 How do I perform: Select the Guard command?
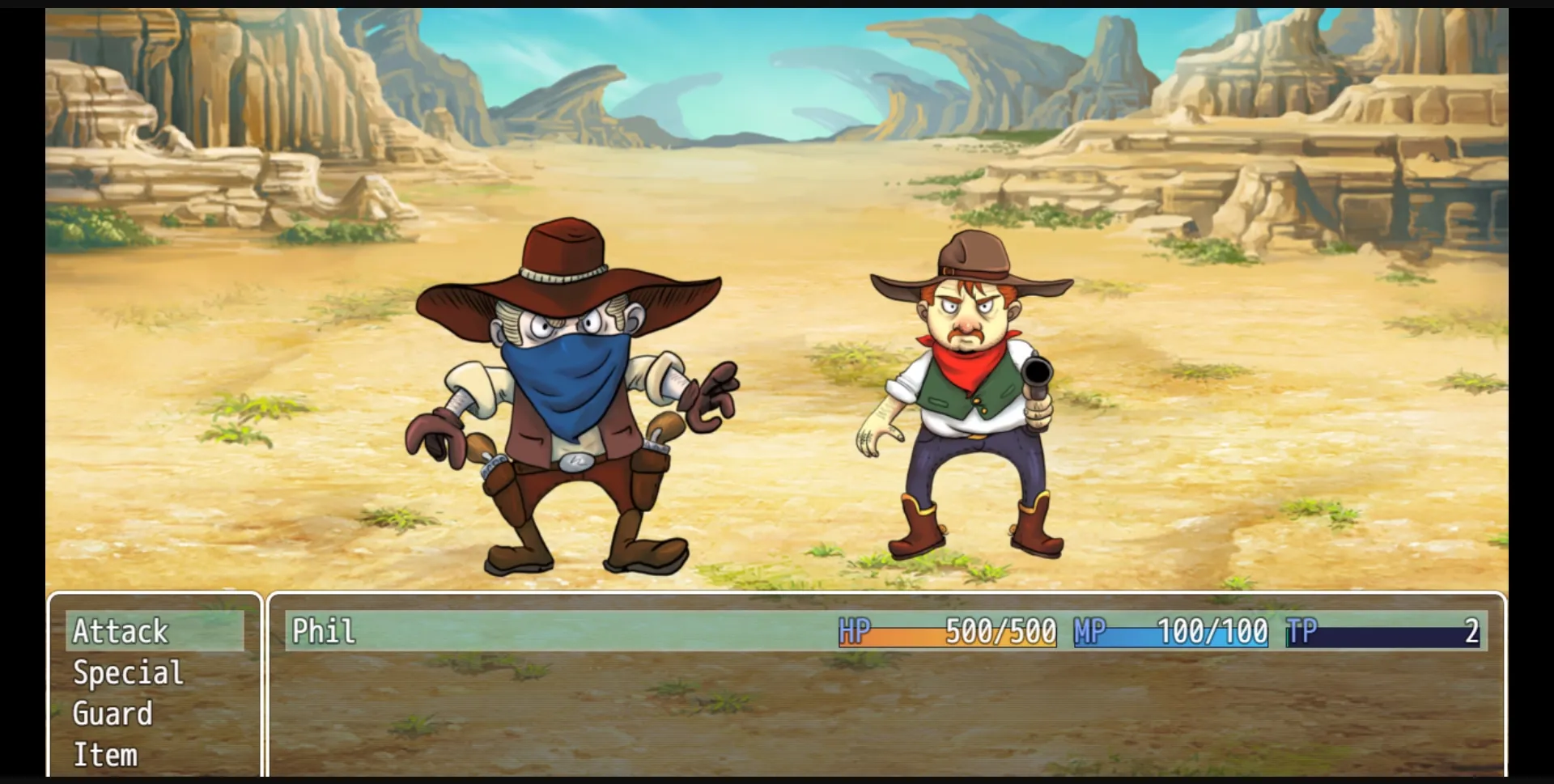click(111, 714)
